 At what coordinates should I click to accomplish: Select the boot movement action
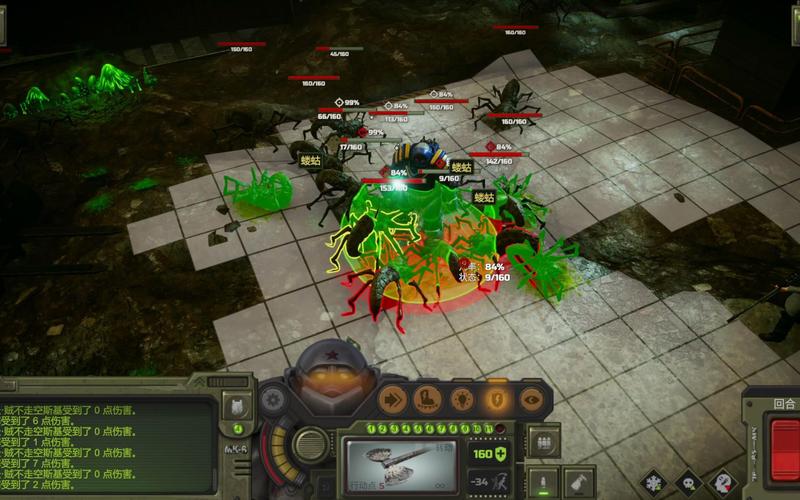point(427,399)
